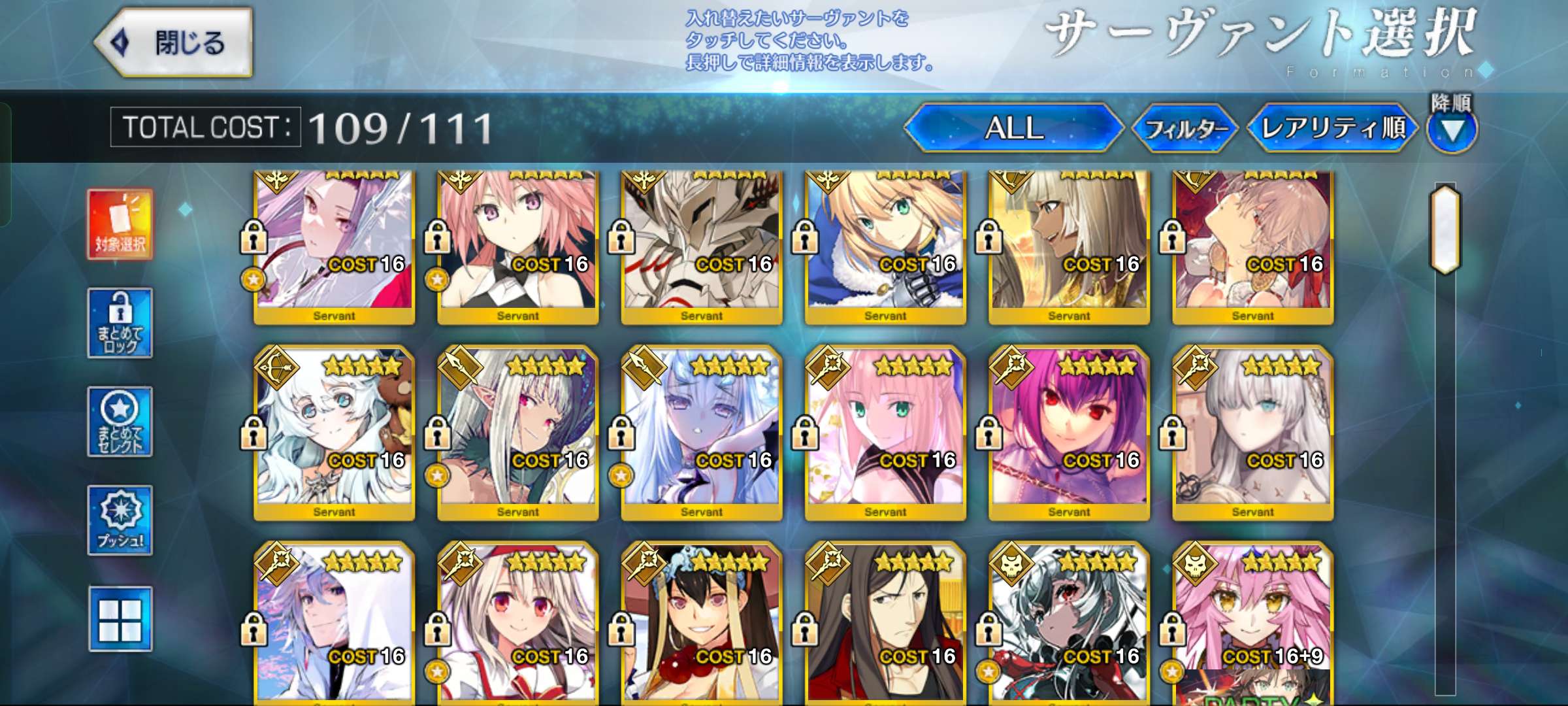
Task: Select the white-haired elf-eared lancer card
Action: (x=517, y=431)
